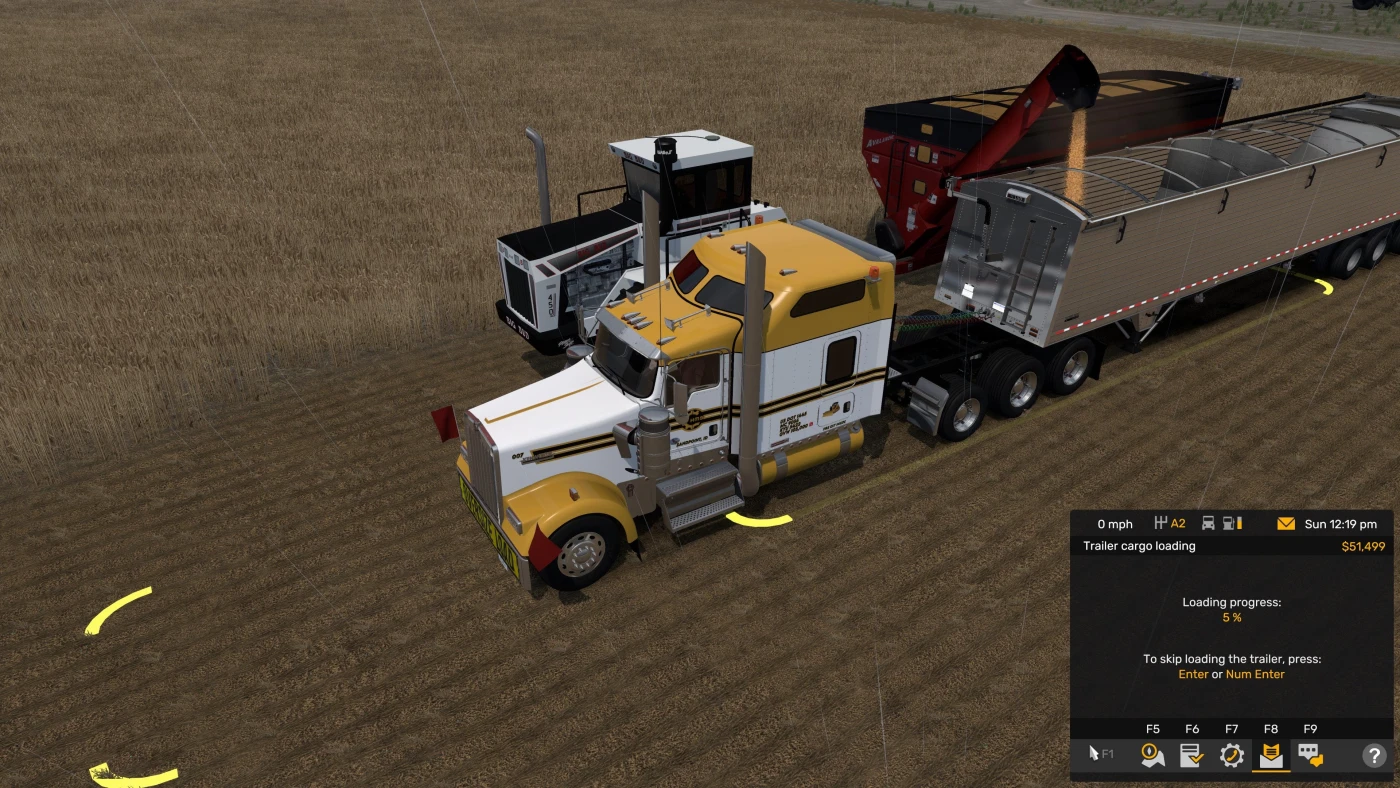
Task: Click the Trailer cargo loading header
Action: tap(1140, 546)
